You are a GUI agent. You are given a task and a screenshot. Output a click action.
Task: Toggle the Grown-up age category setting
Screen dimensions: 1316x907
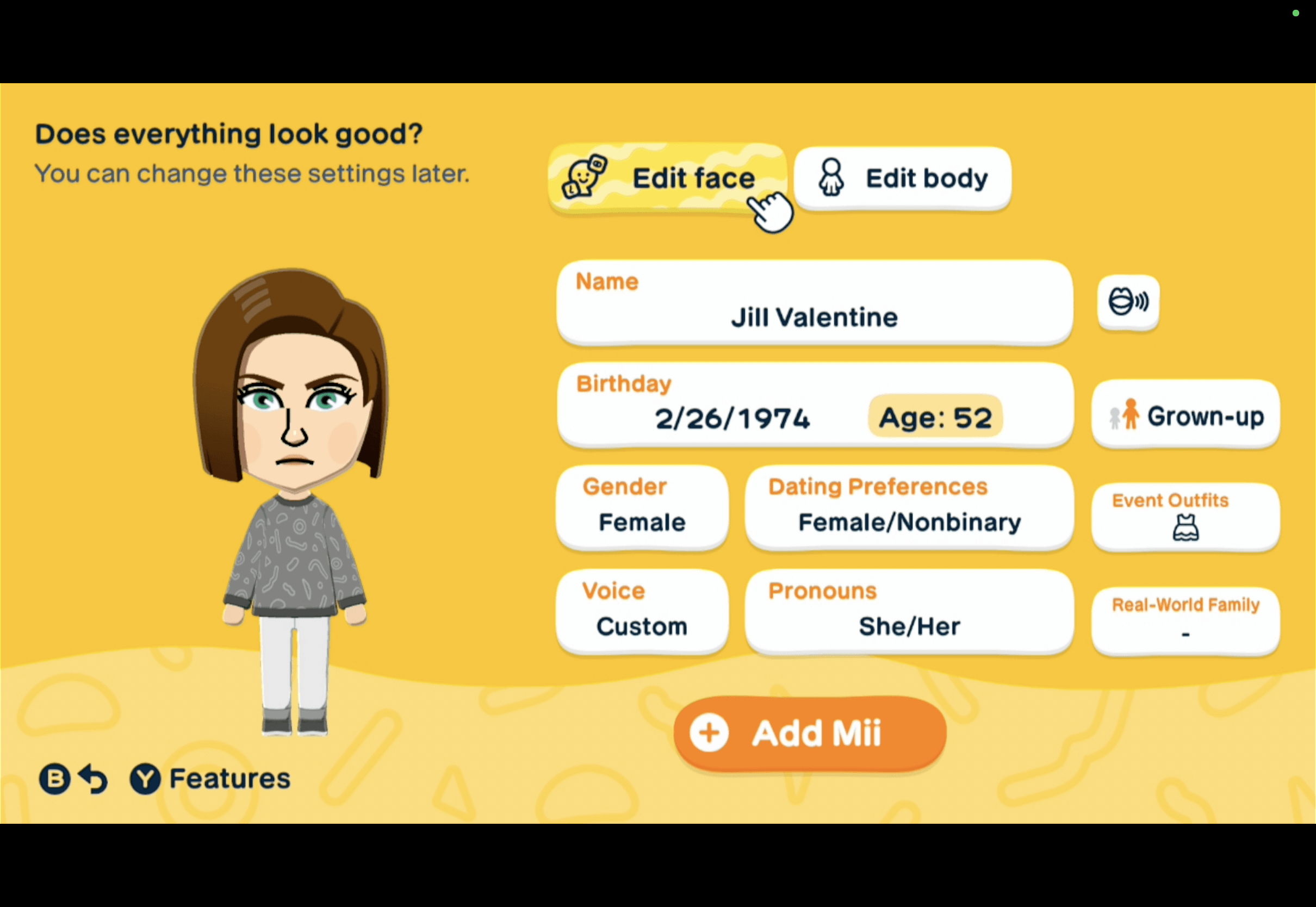click(x=1185, y=415)
